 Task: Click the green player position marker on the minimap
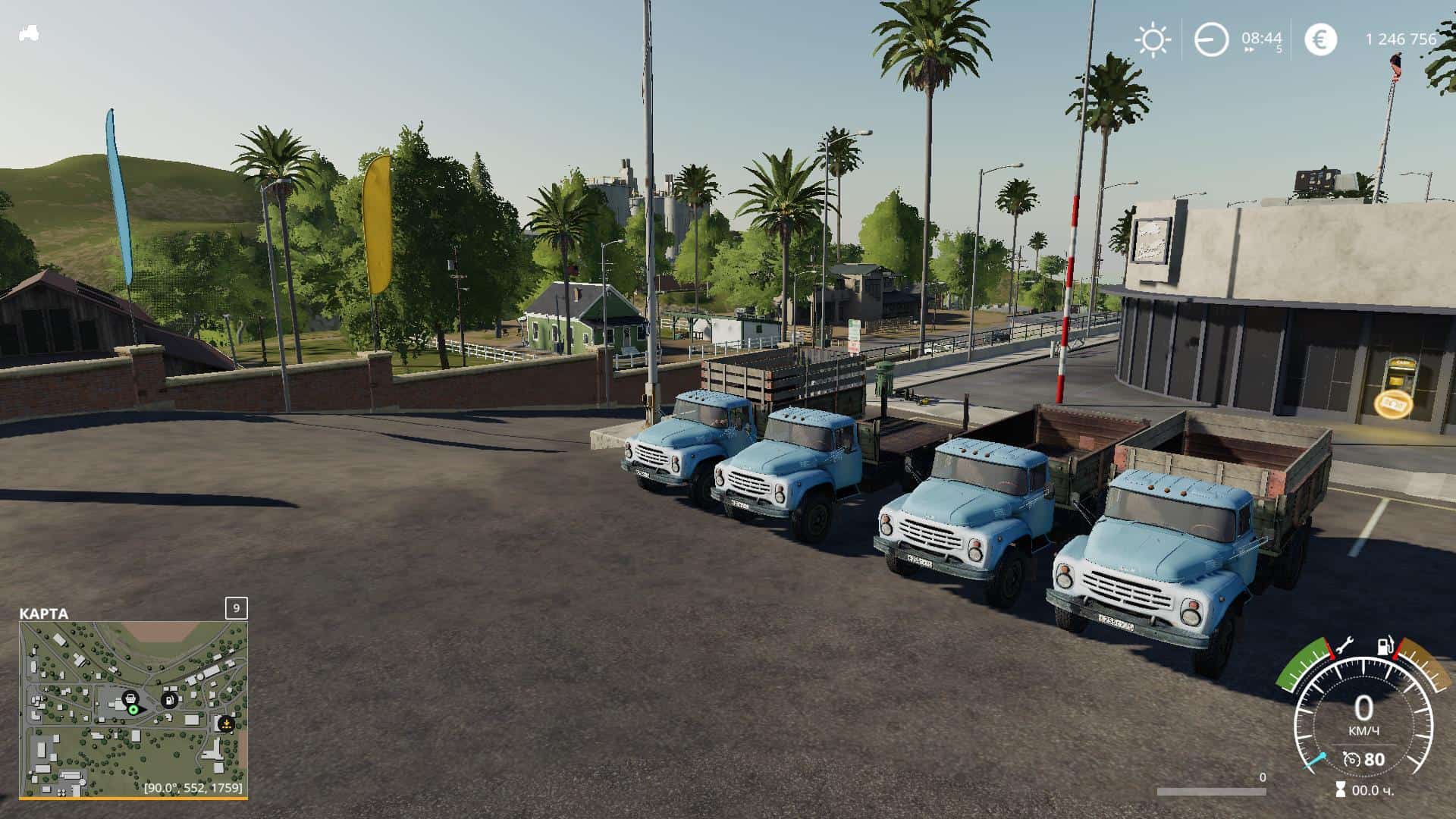pyautogui.click(x=133, y=710)
